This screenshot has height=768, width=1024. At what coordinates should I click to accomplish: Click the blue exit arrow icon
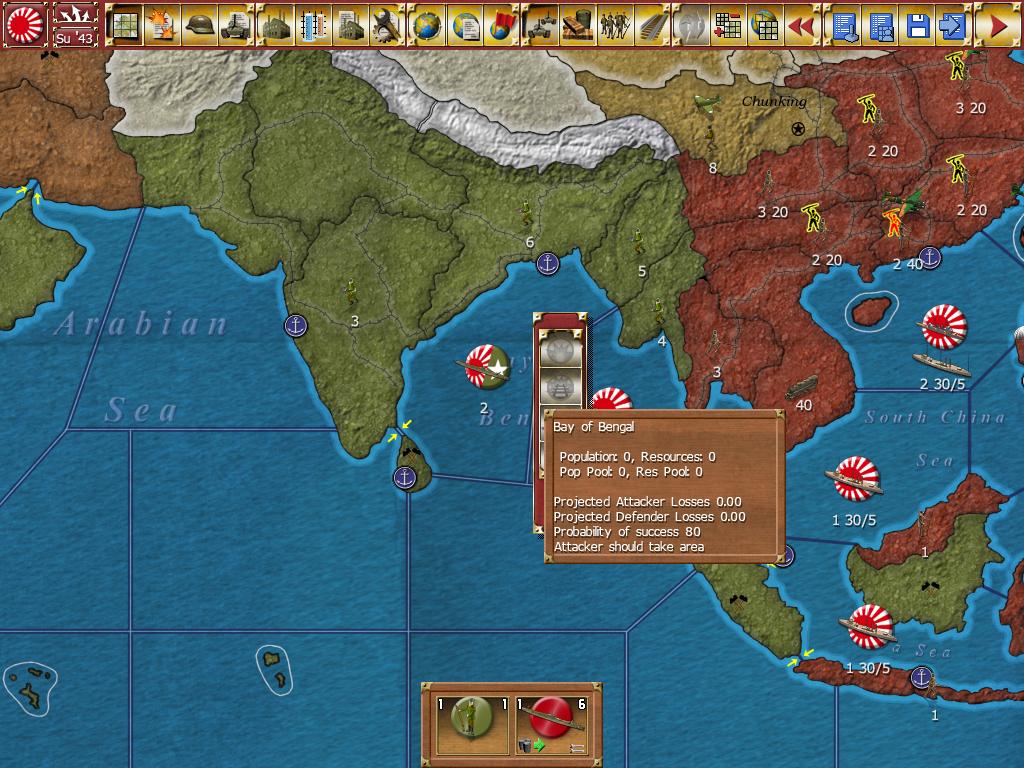click(953, 25)
